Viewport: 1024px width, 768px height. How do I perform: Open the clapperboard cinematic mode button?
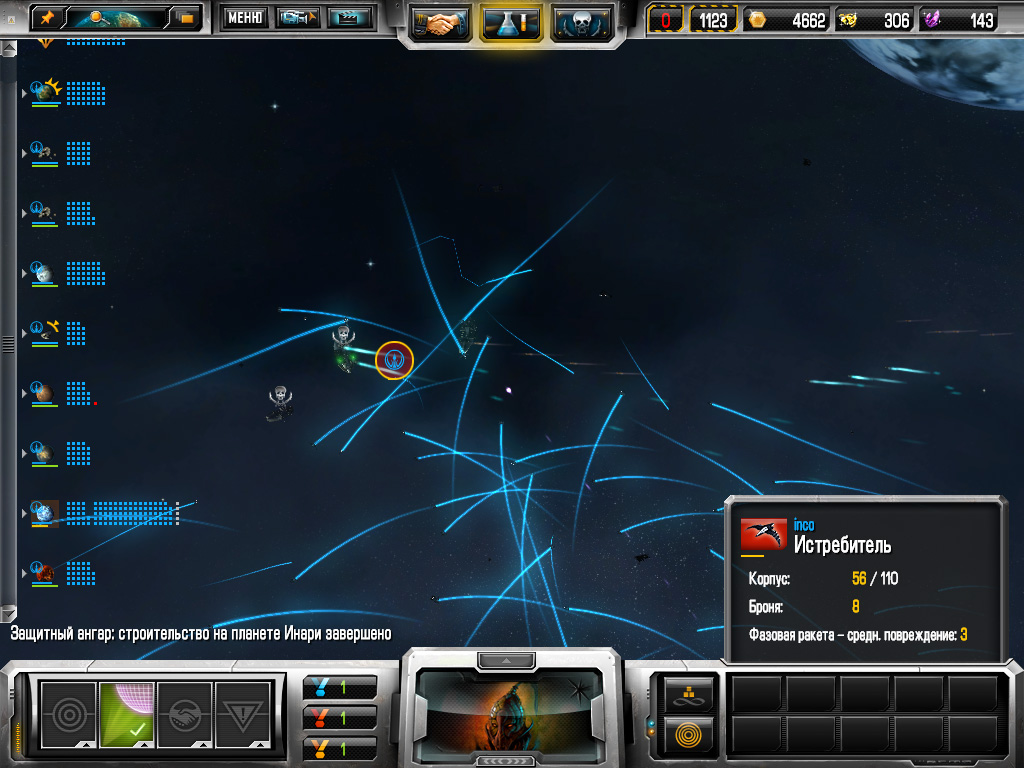349,18
